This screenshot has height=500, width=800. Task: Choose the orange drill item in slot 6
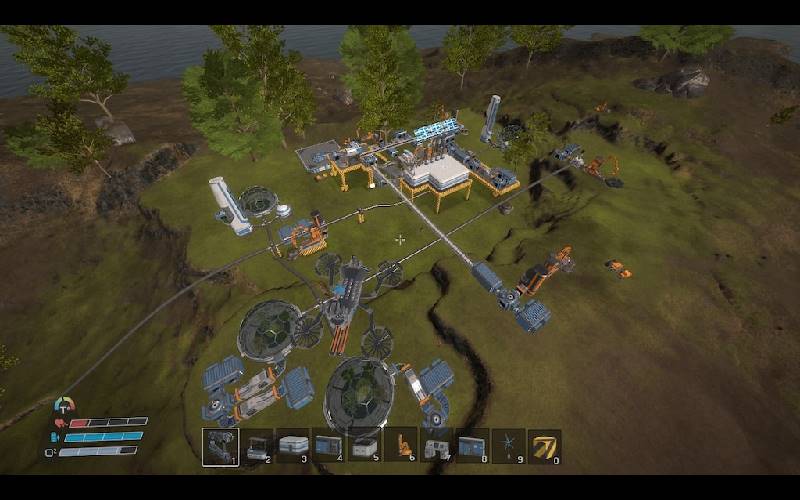coord(400,446)
